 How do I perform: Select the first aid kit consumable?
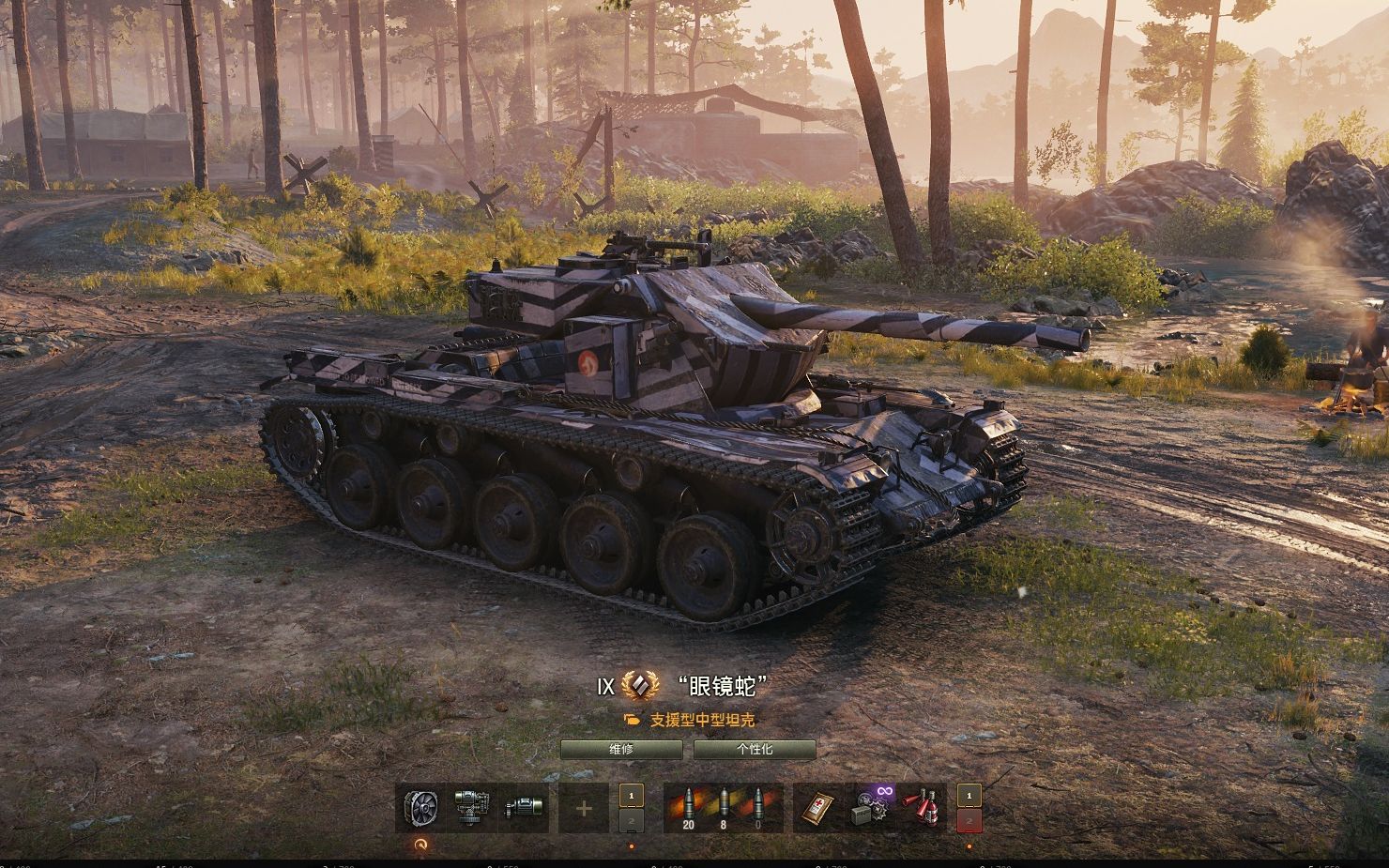coord(818,808)
